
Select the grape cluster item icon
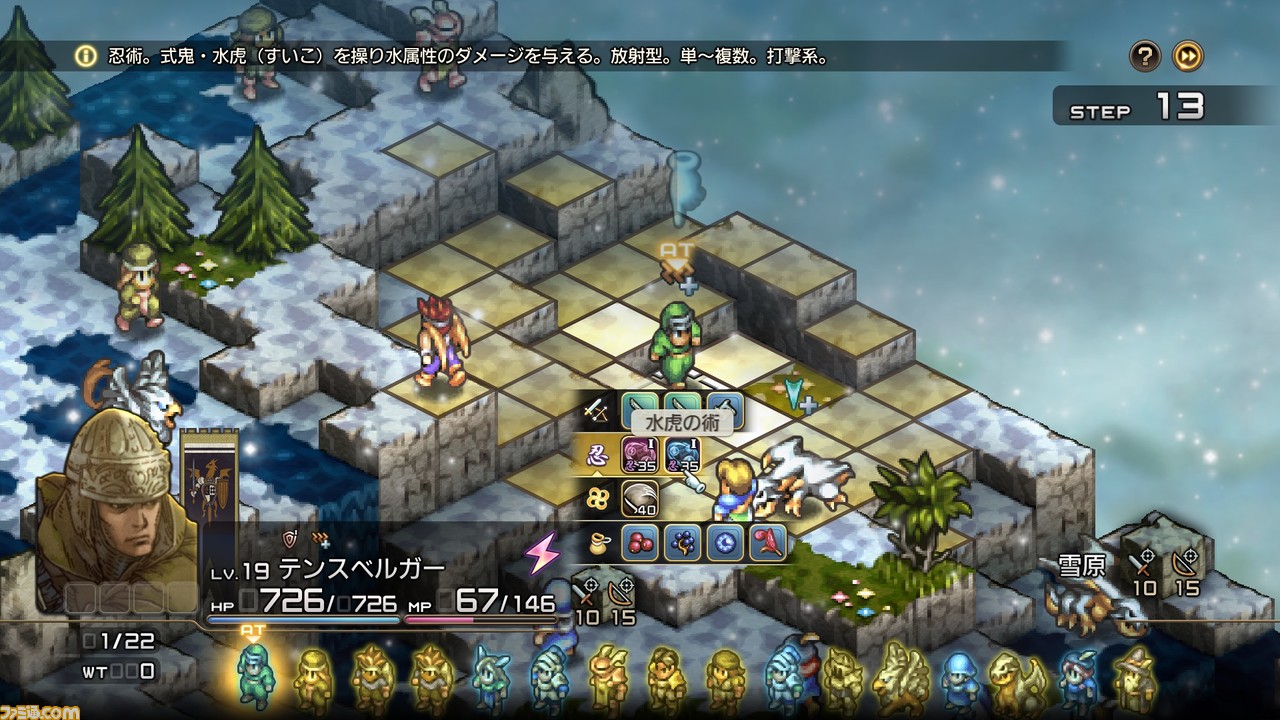tap(682, 541)
